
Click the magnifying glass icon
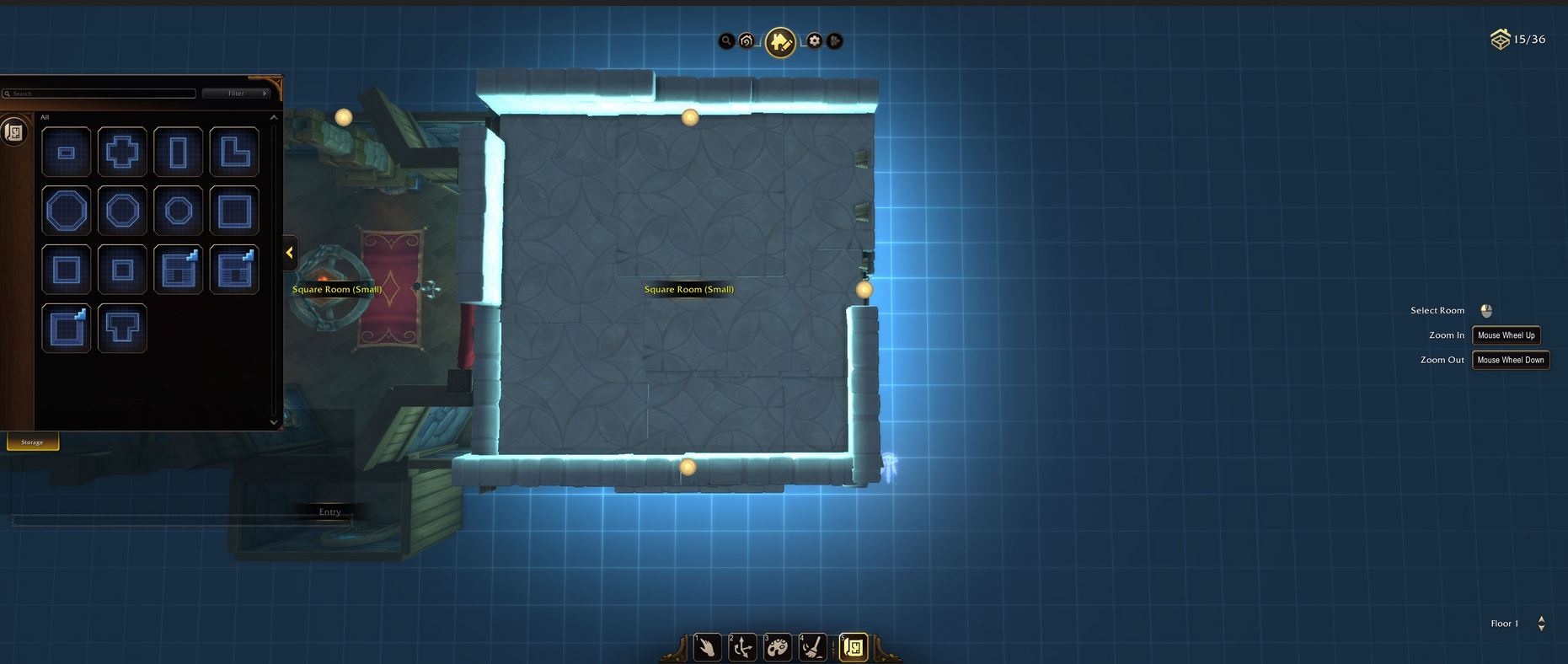tap(726, 40)
